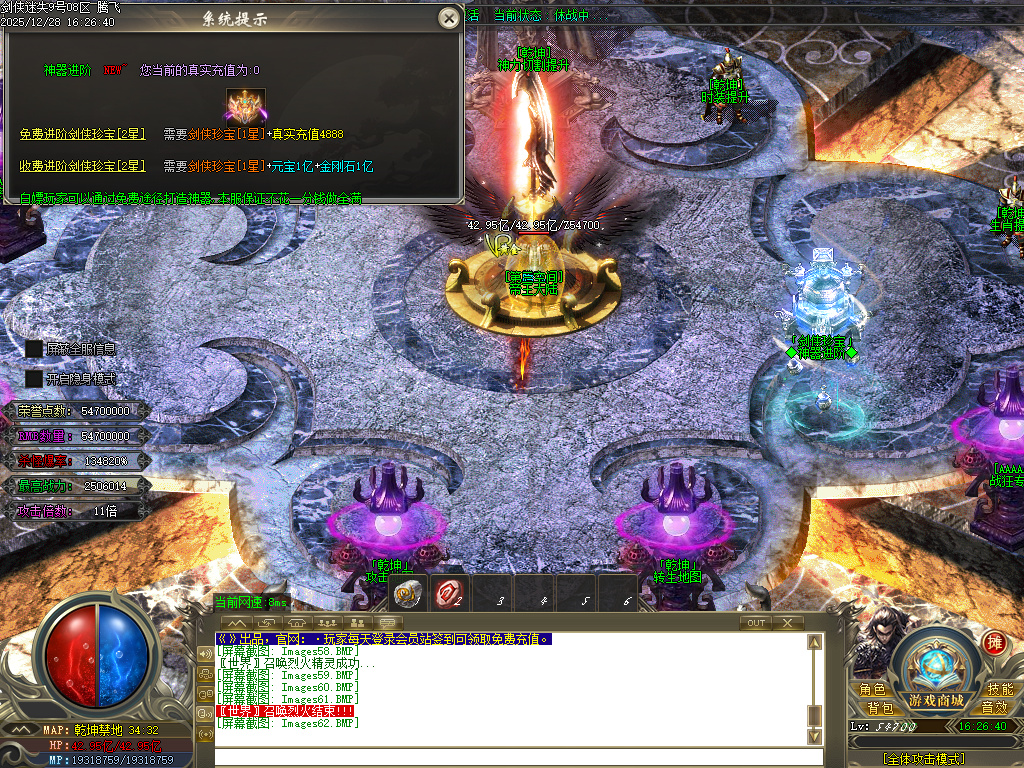1024x768 pixels.
Task: Open the 音效 sound settings
Action: (993, 708)
